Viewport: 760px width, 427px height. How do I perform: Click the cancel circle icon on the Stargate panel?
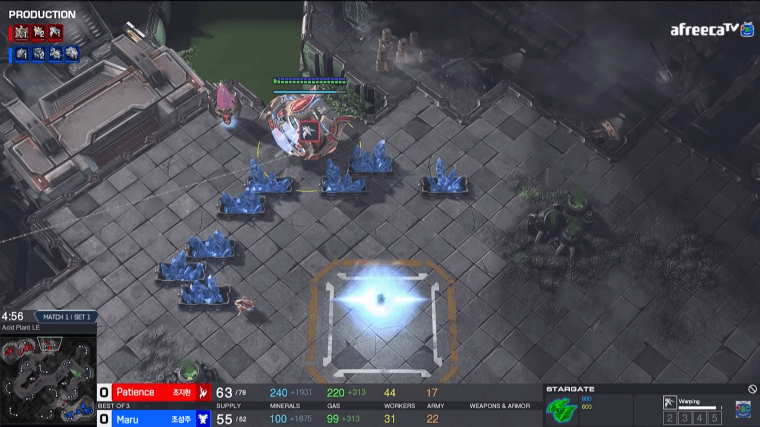click(x=752, y=389)
